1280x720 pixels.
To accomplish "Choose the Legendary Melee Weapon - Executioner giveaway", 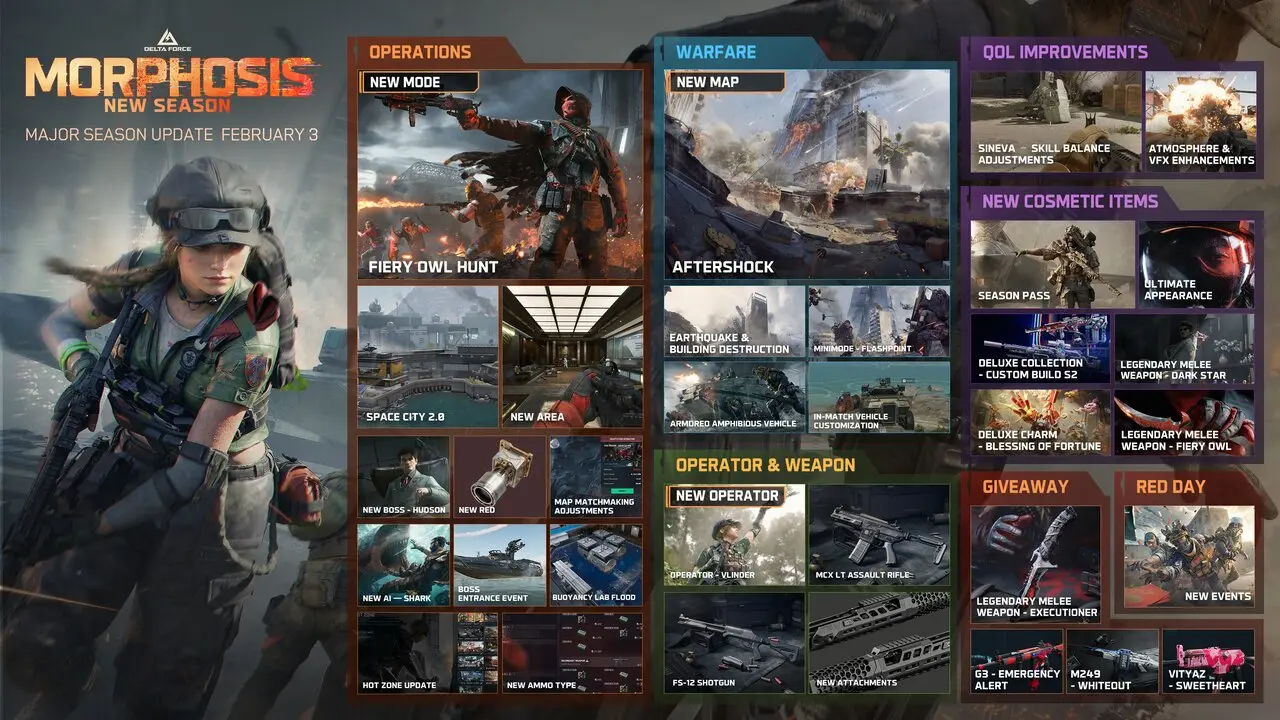I will click(1036, 563).
